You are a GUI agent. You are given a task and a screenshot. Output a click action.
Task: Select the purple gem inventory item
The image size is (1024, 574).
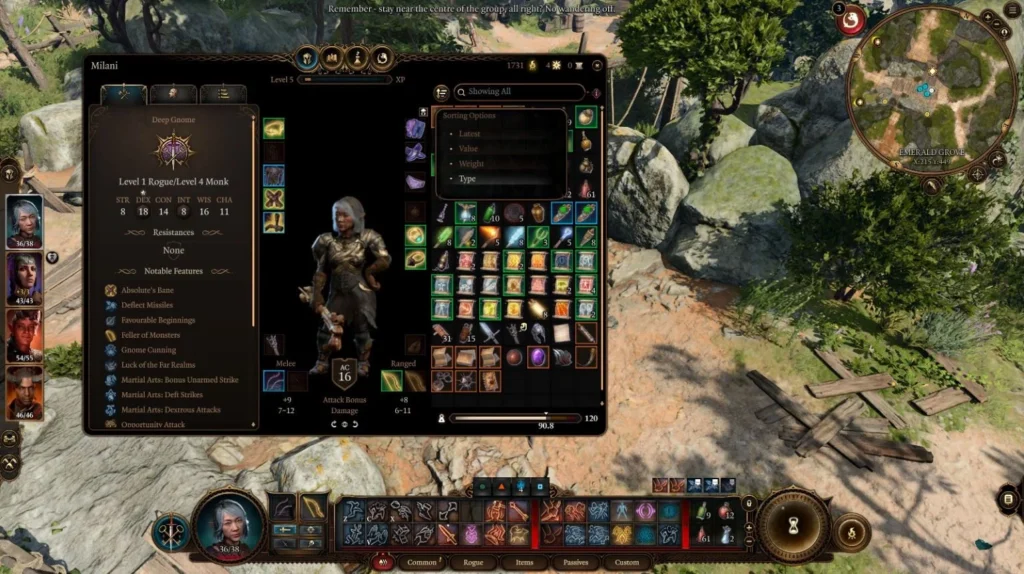point(539,357)
